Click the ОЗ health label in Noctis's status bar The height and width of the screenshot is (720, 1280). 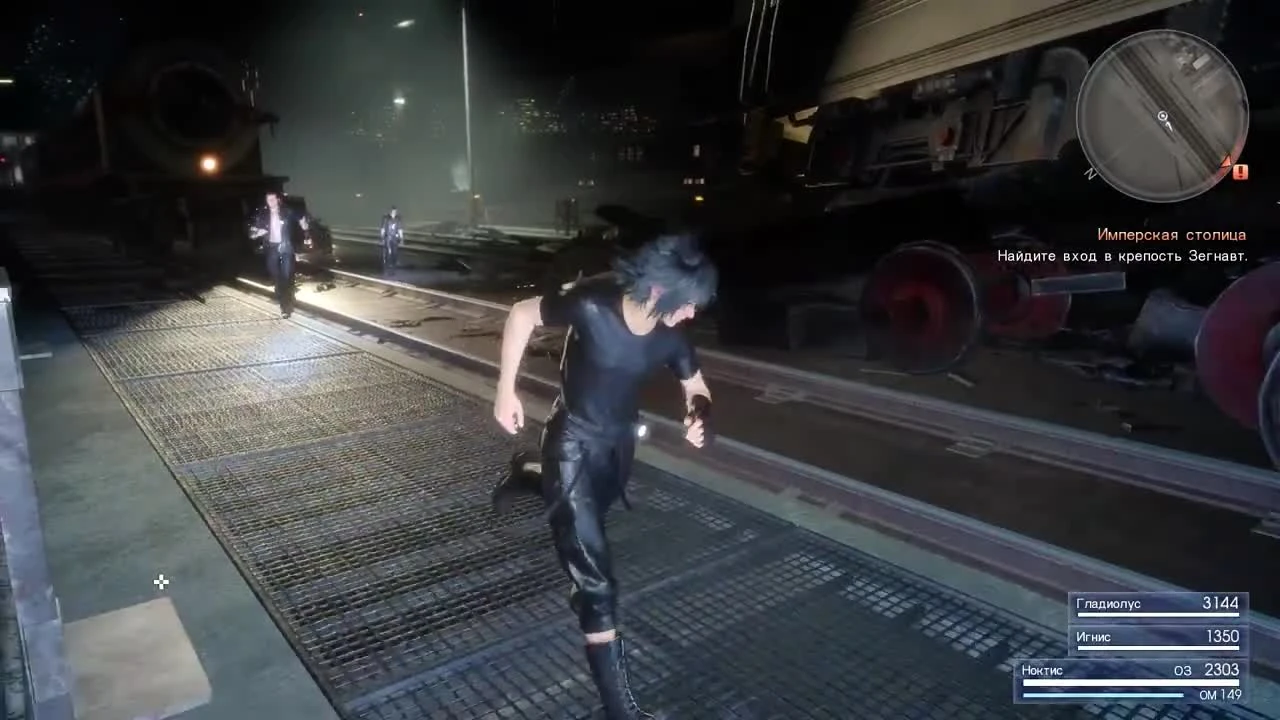tap(1183, 670)
